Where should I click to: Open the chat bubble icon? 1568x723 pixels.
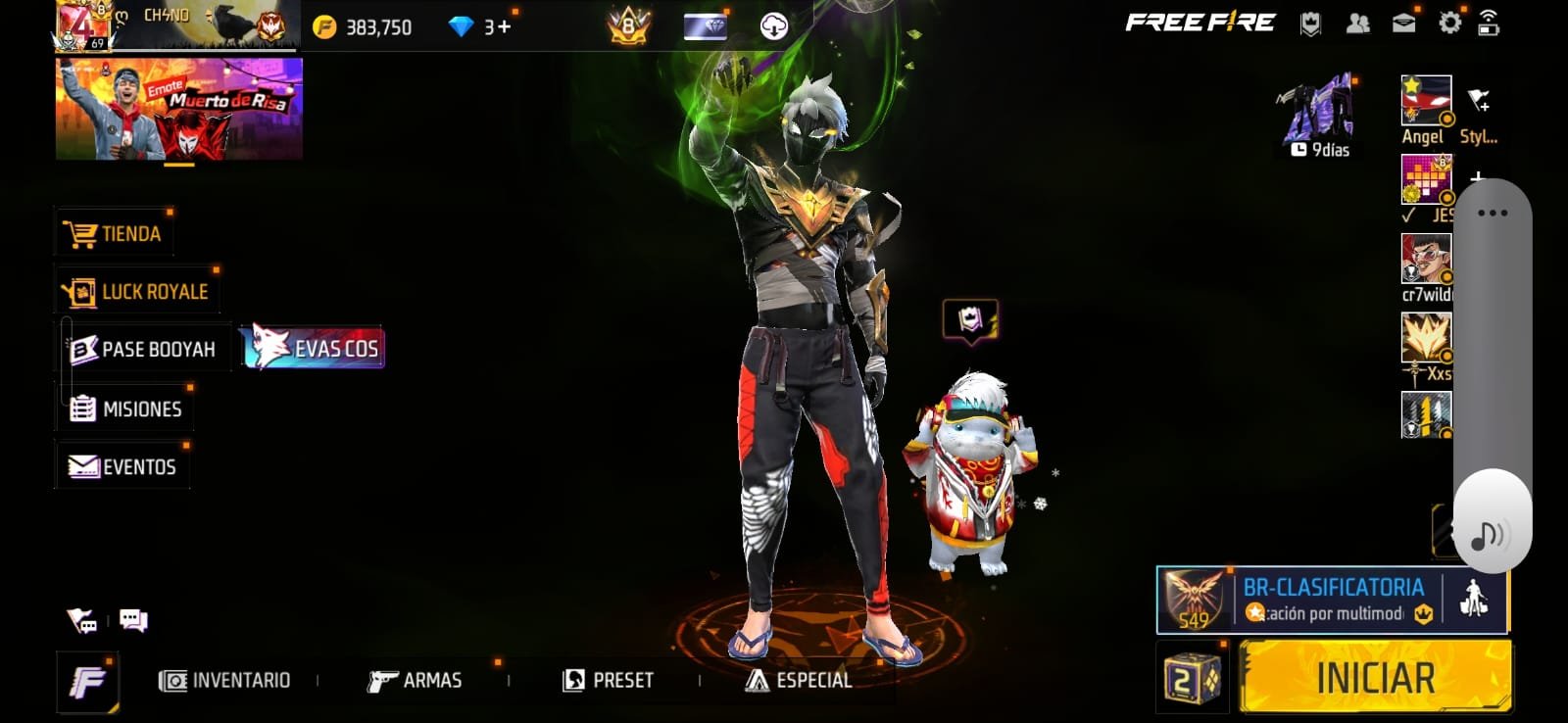(x=133, y=620)
